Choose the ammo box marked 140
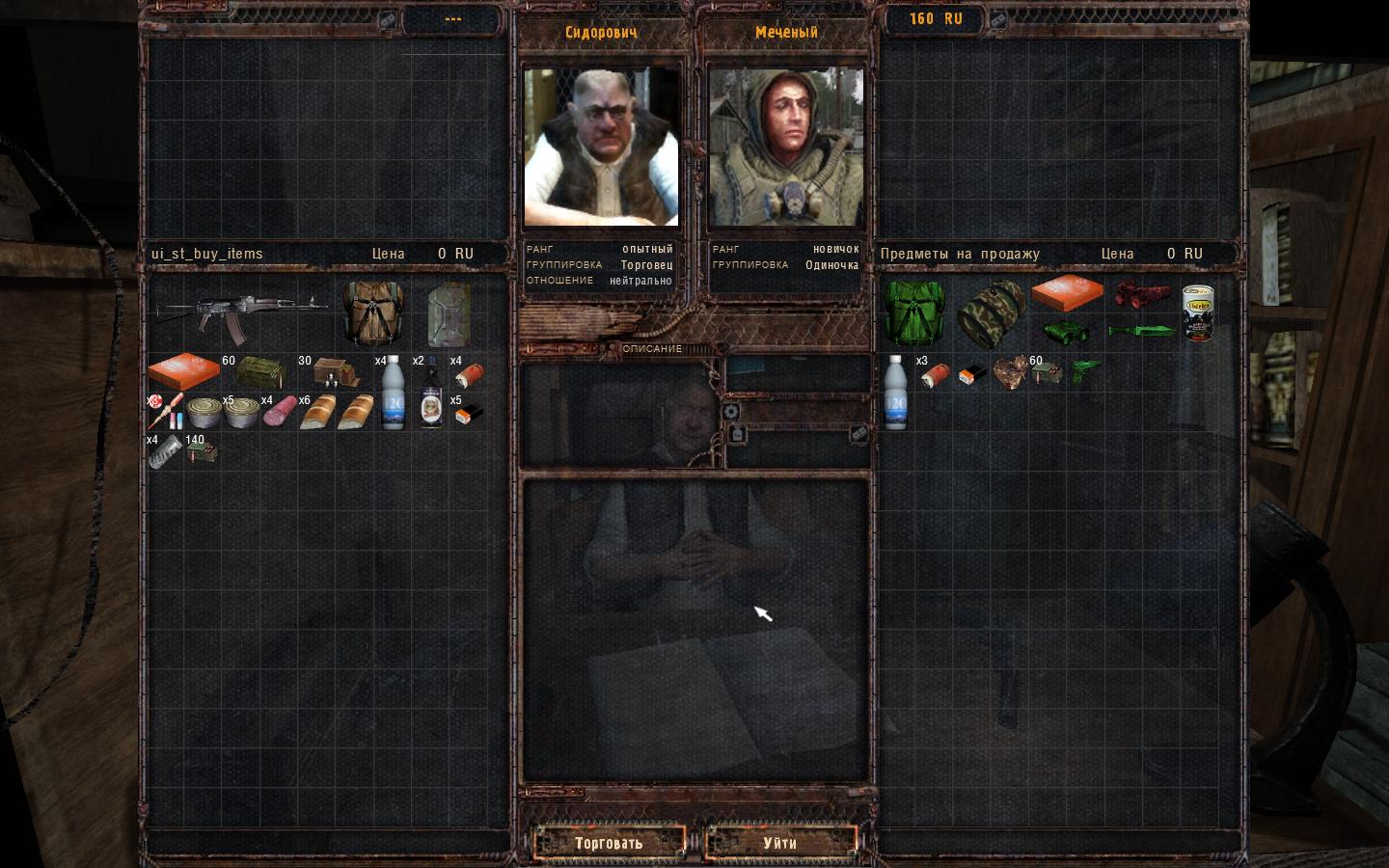Viewport: 1389px width, 868px height. pyautogui.click(x=203, y=450)
